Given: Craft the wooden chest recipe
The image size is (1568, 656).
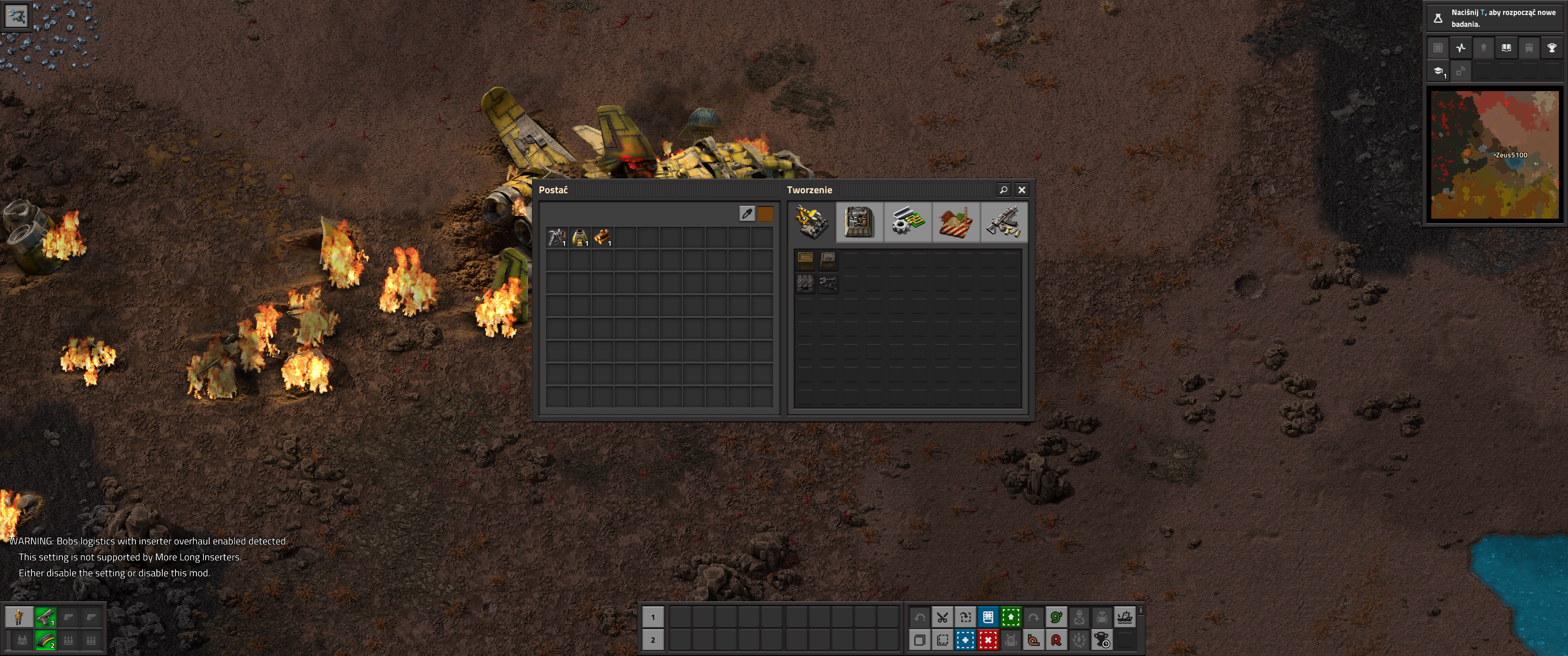Looking at the screenshot, I should point(805,261).
